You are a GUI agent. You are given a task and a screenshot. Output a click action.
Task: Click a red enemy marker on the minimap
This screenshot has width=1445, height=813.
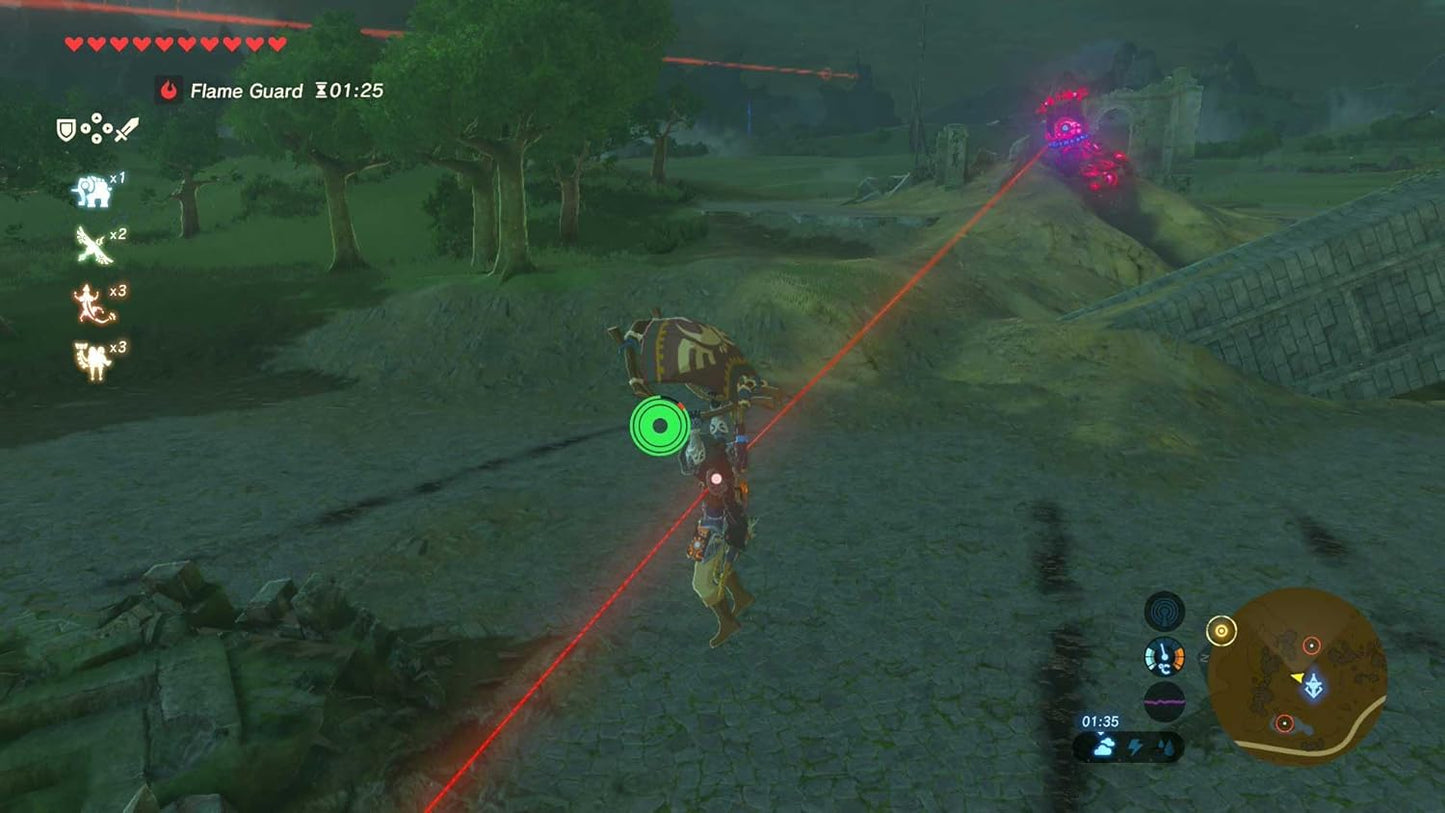pyautogui.click(x=1312, y=645)
